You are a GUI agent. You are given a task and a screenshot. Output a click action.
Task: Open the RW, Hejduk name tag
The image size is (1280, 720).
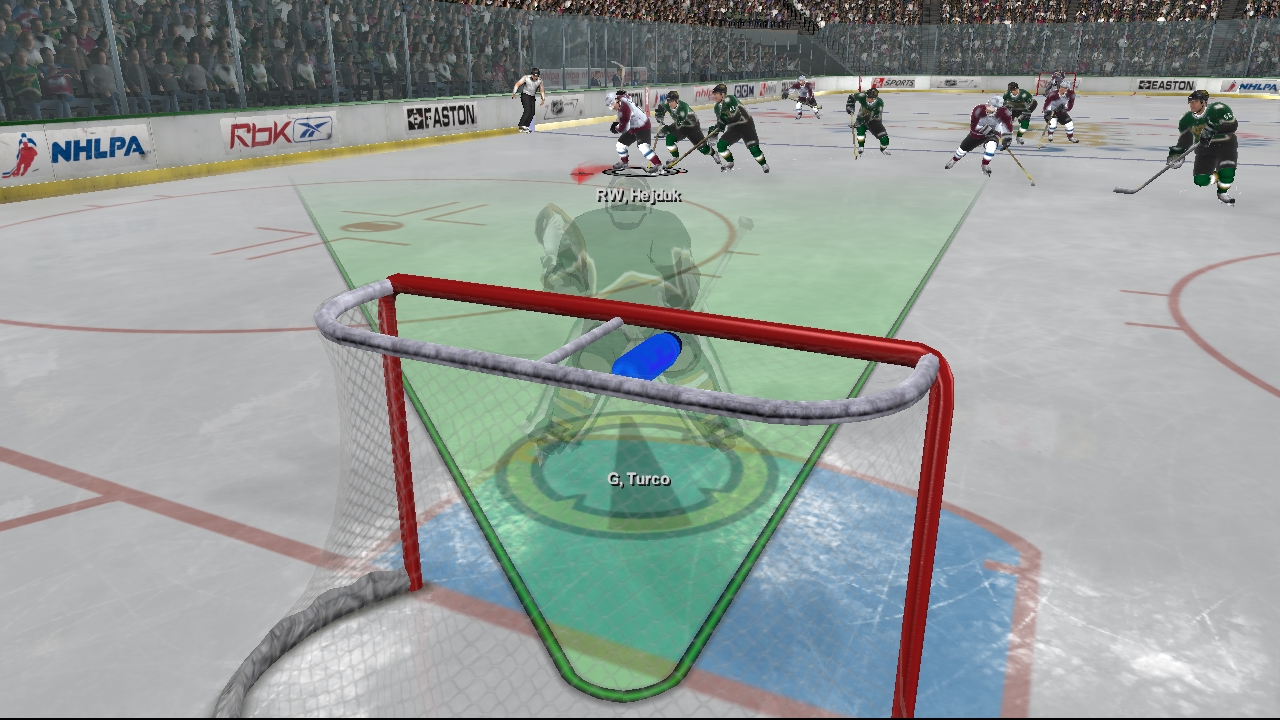click(x=638, y=196)
